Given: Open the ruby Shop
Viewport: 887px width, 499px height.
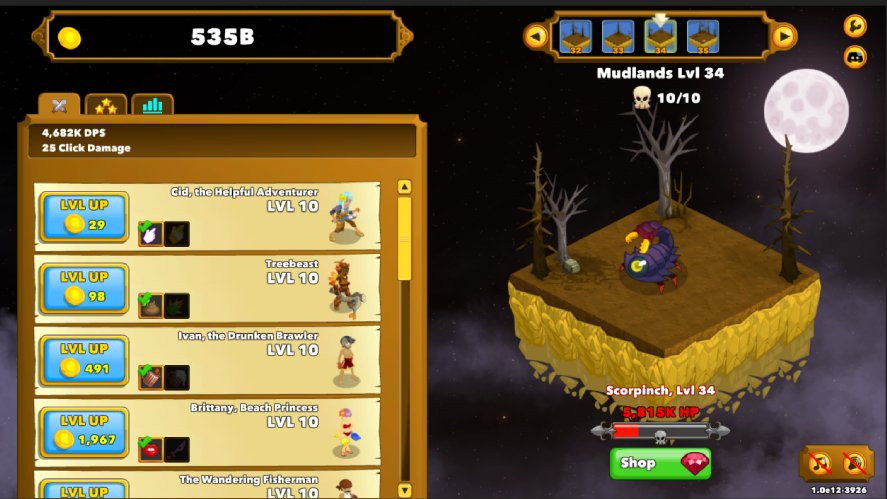Looking at the screenshot, I should pos(660,463).
